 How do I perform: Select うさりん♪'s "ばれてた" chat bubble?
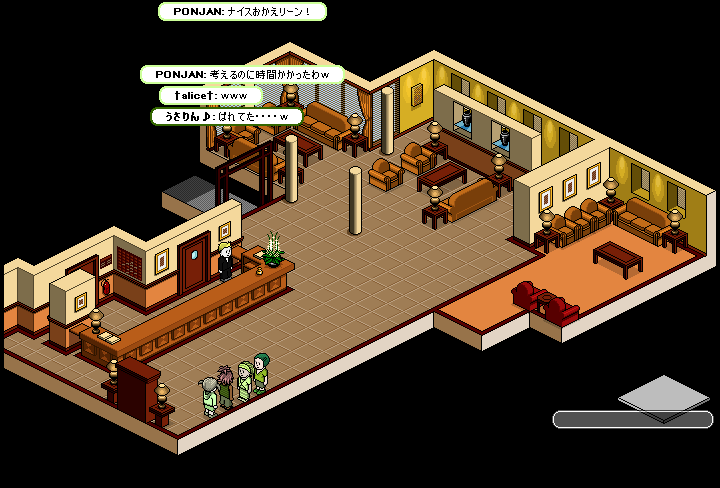226,117
